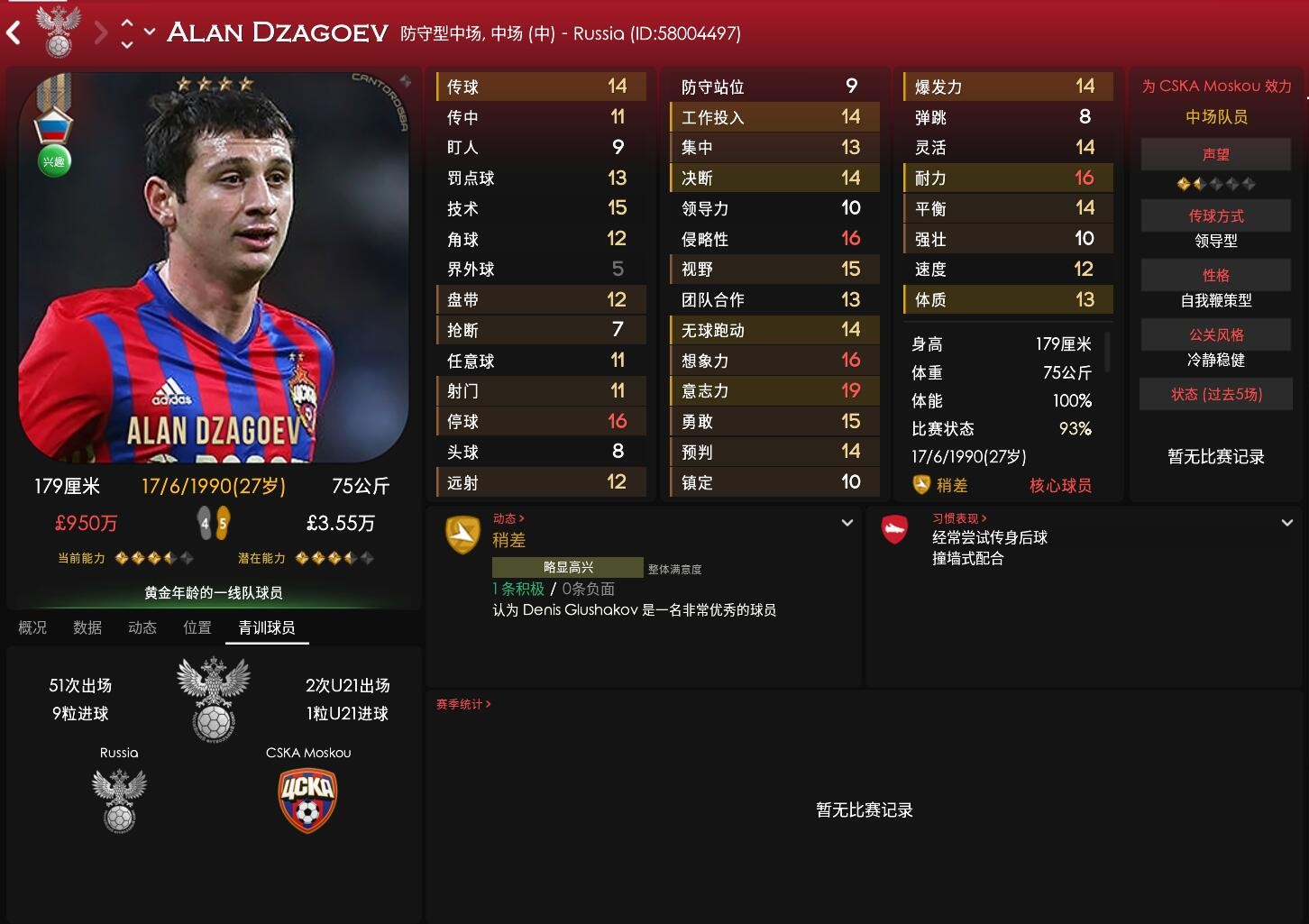Open the 赛季统计 link
The width and height of the screenshot is (1309, 924).
tap(461, 704)
